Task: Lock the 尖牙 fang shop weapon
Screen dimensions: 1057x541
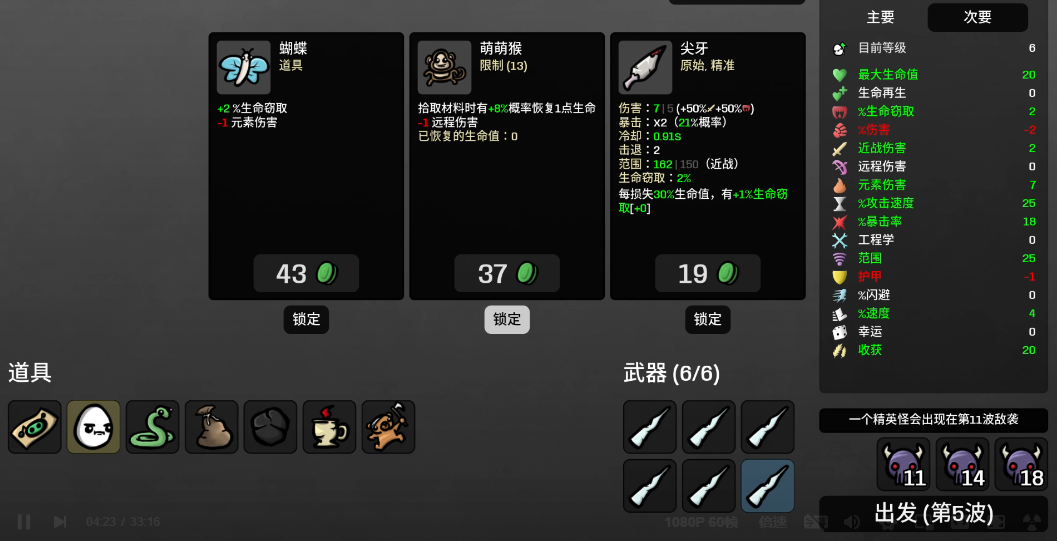Action: (x=708, y=319)
